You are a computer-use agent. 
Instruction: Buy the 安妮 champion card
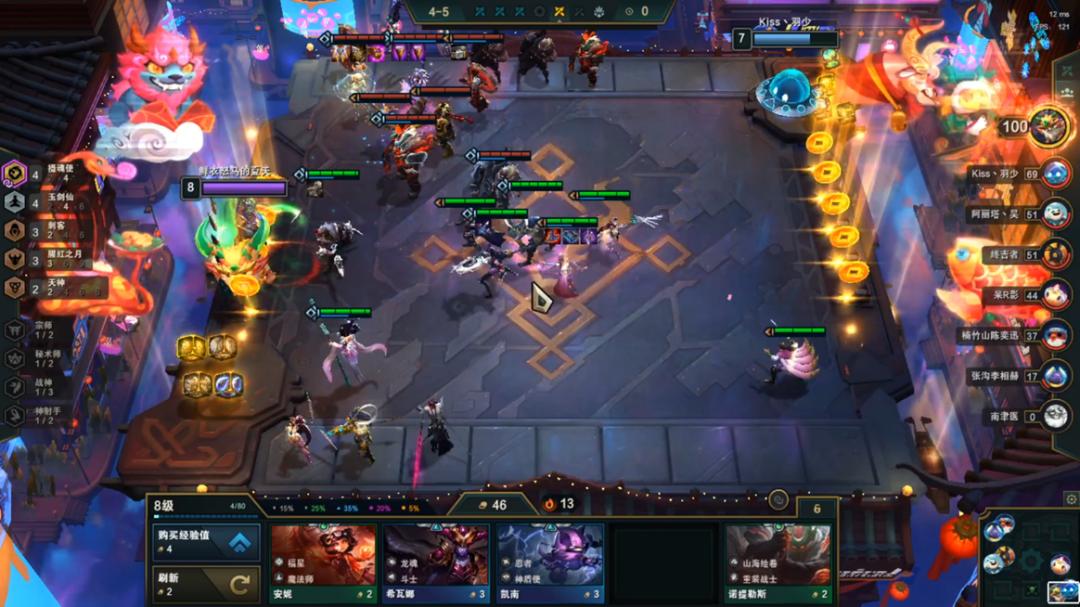[x=323, y=563]
